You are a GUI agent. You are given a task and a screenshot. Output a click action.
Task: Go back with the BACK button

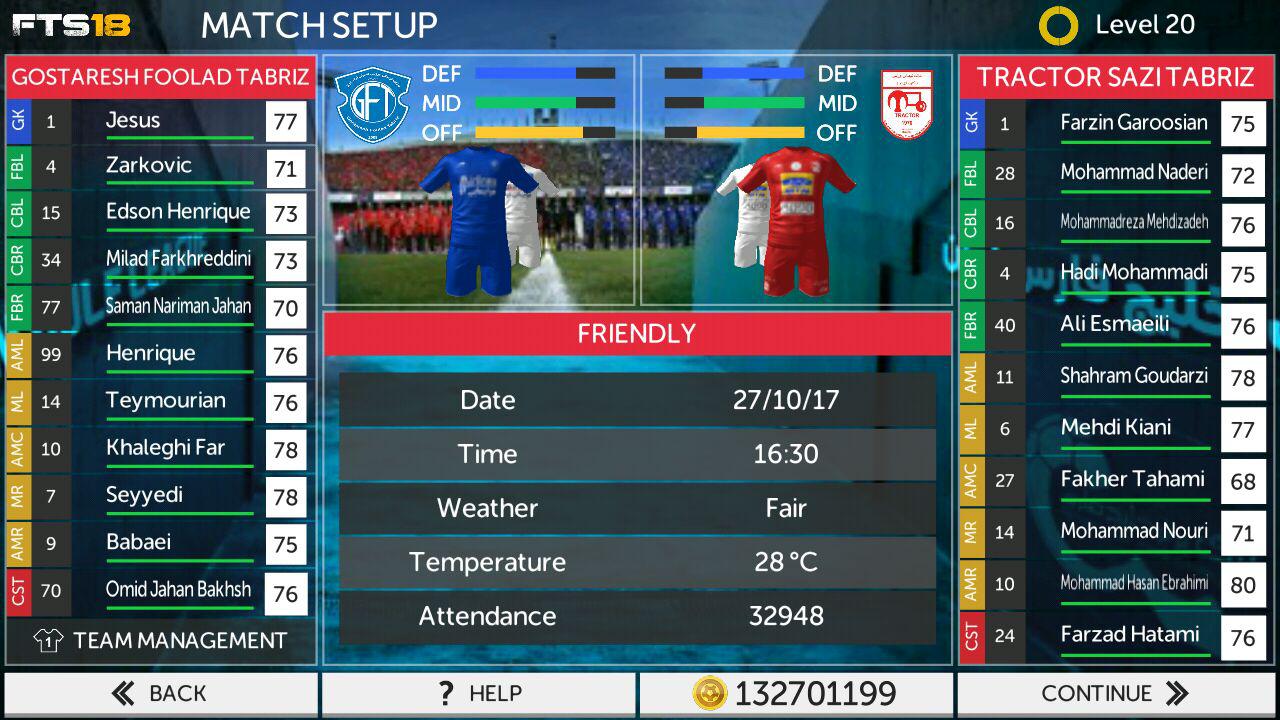point(160,693)
